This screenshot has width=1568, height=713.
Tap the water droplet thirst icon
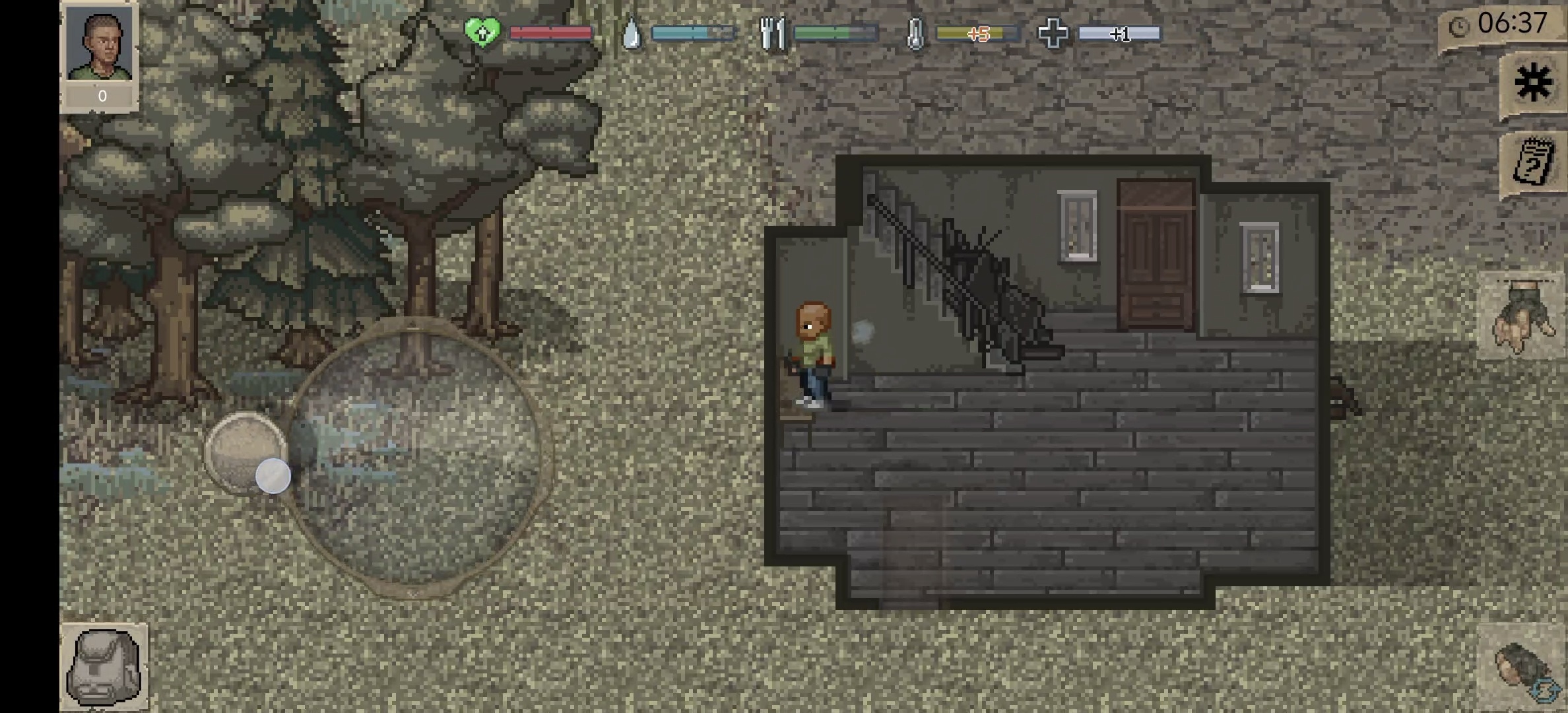coord(631,31)
